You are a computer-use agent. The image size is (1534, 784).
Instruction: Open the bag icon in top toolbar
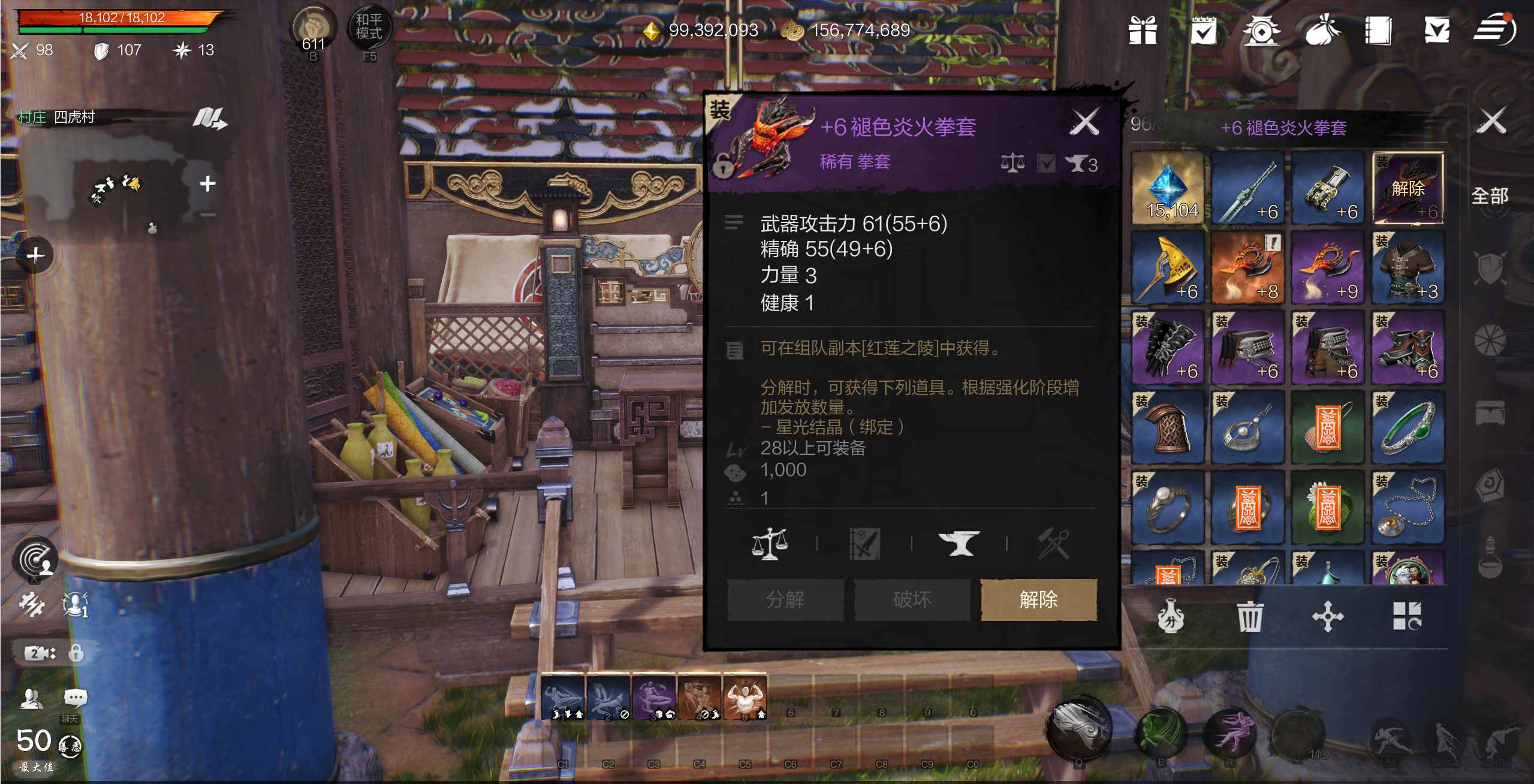[x=1322, y=30]
